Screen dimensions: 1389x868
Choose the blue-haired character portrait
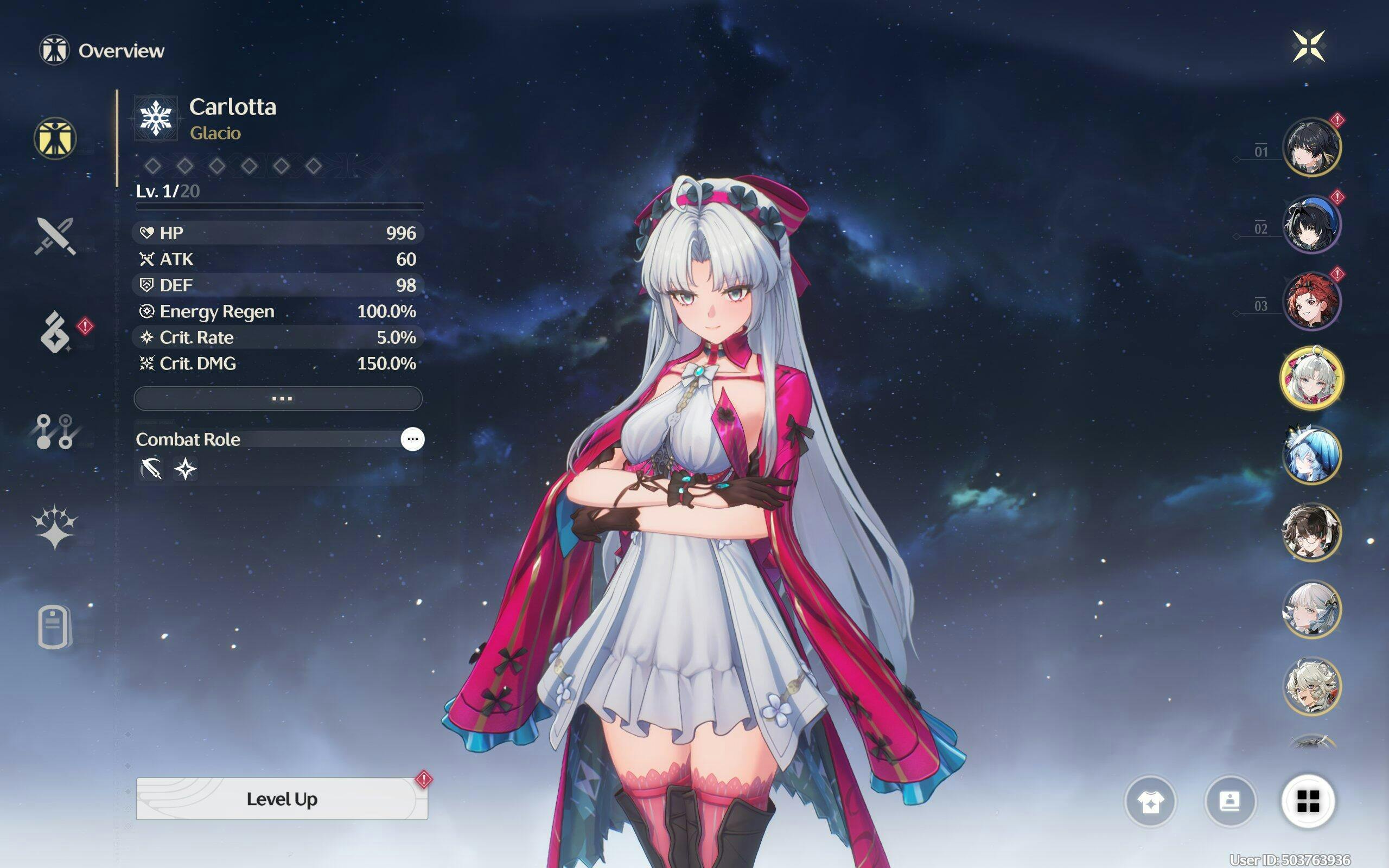(x=1311, y=455)
